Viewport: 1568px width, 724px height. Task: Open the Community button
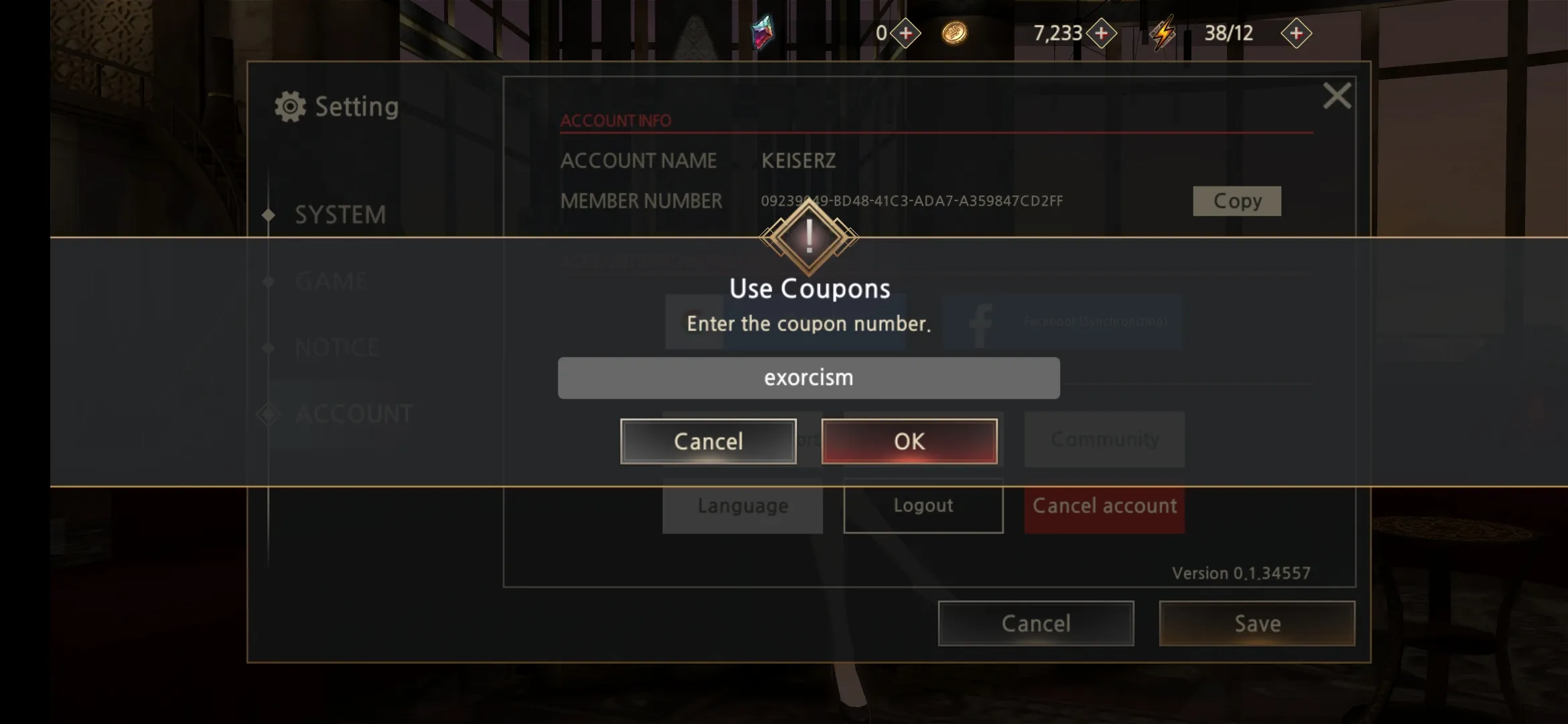click(1104, 440)
